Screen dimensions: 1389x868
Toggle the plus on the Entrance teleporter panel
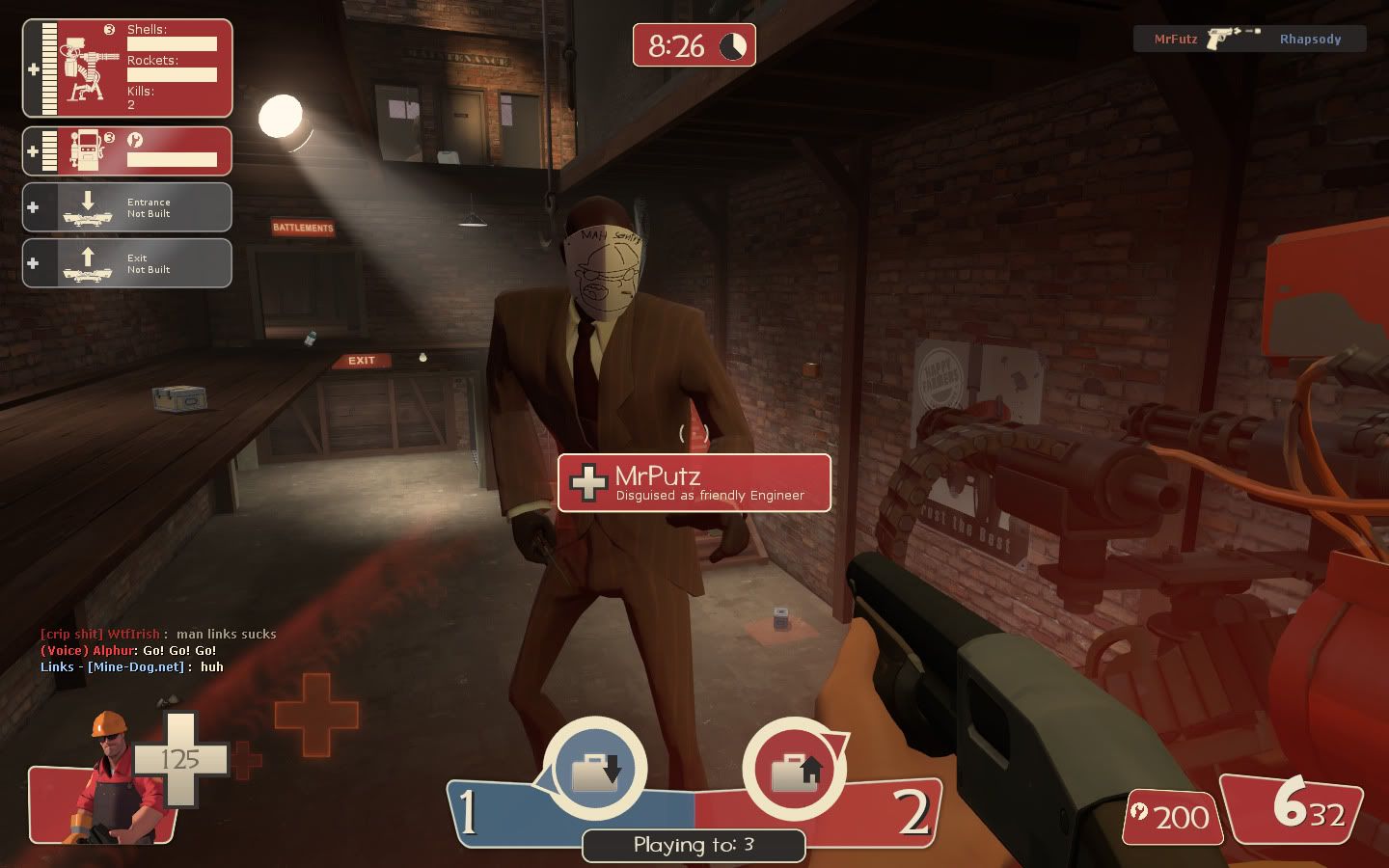coord(34,206)
